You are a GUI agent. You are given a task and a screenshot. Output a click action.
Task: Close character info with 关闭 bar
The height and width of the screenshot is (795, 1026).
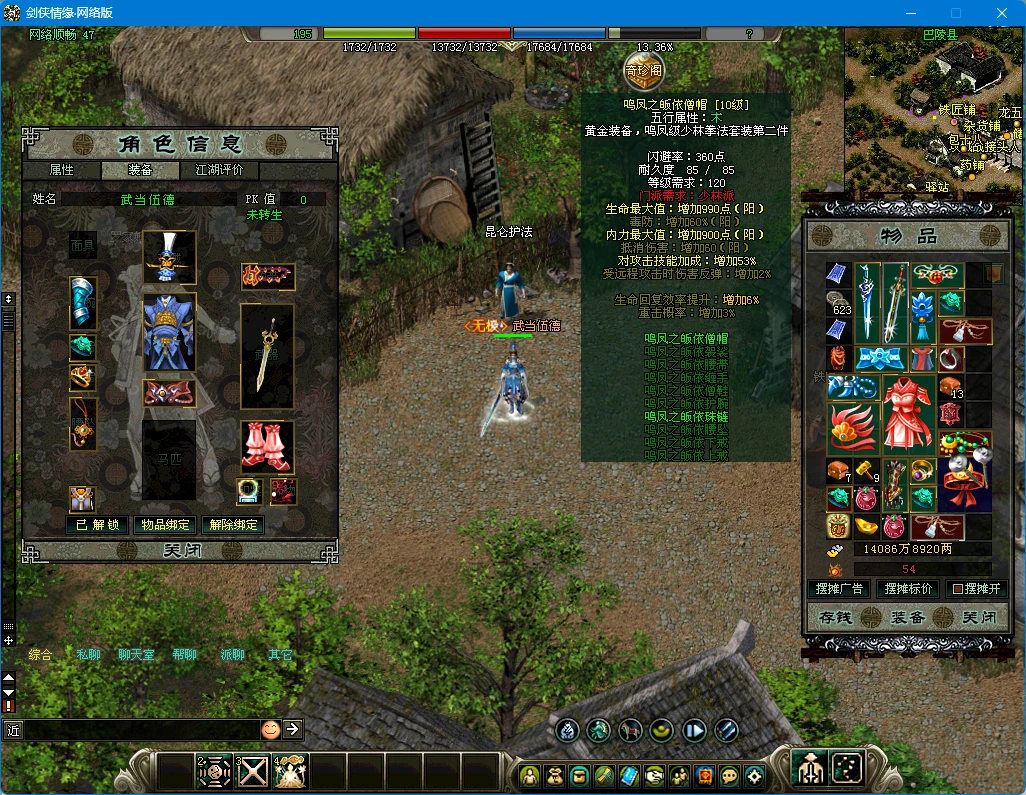(x=180, y=551)
